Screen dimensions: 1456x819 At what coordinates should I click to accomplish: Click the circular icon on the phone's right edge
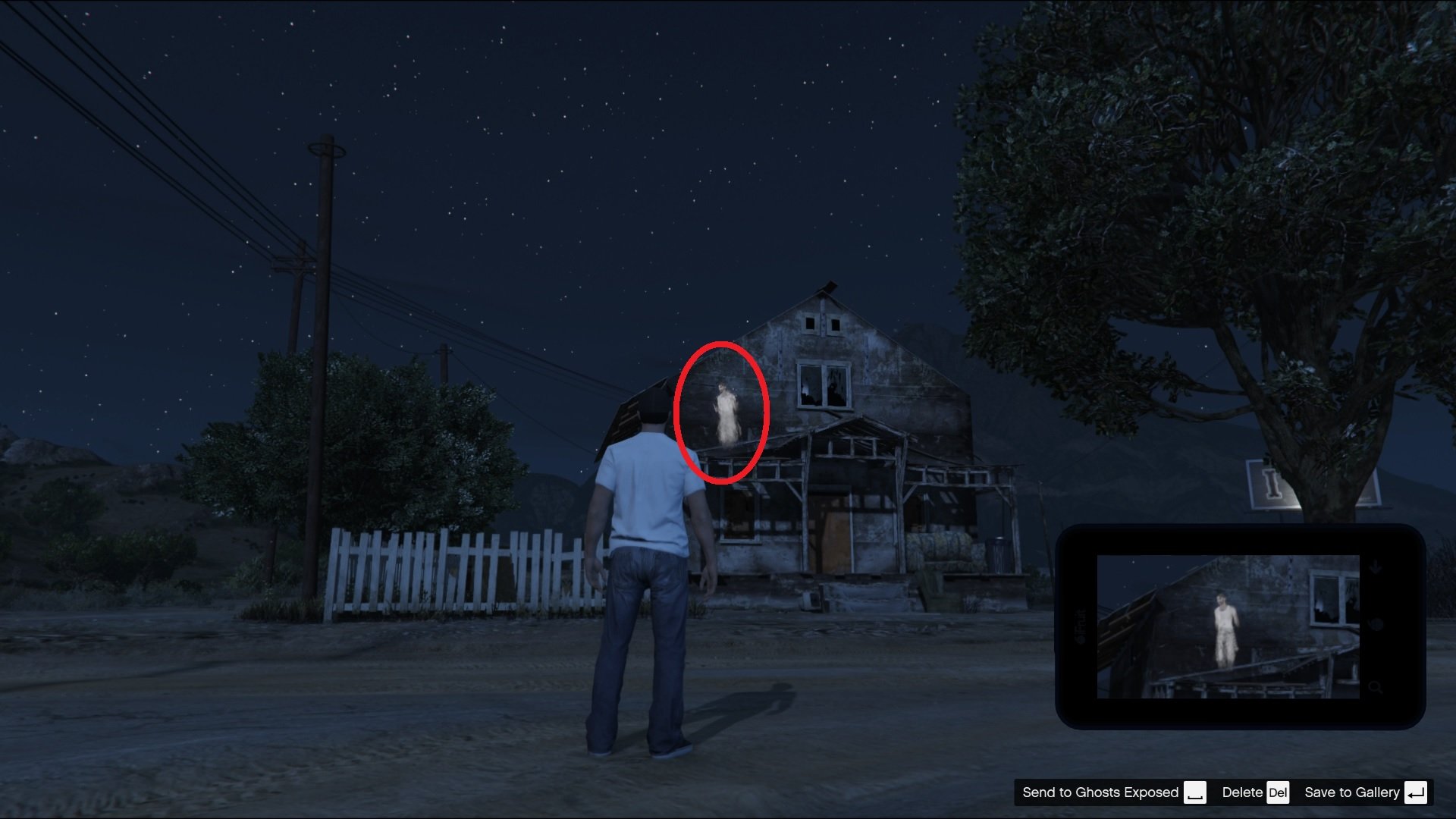click(x=1376, y=624)
